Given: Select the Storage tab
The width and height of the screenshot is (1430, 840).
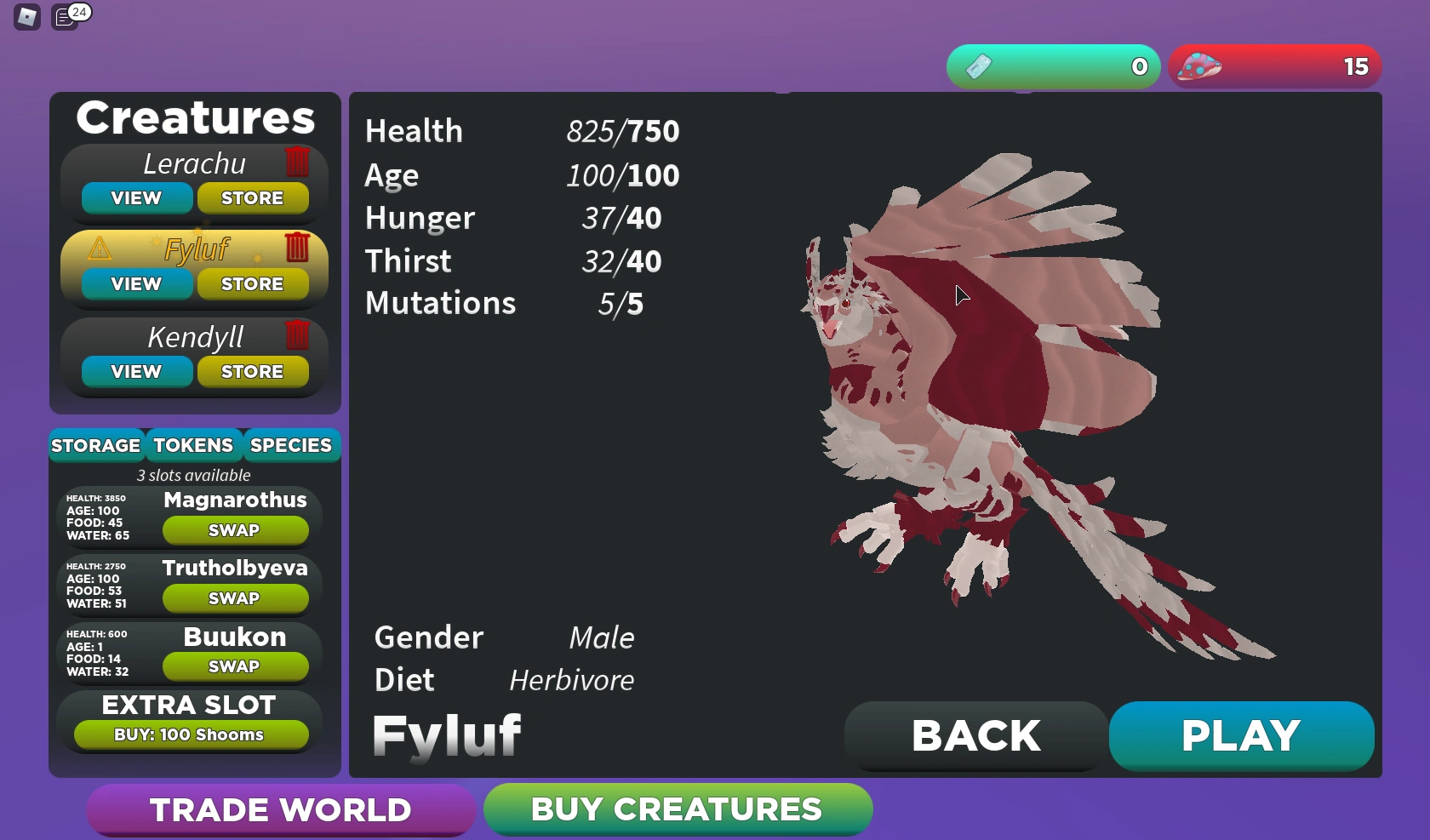Looking at the screenshot, I should (x=96, y=444).
